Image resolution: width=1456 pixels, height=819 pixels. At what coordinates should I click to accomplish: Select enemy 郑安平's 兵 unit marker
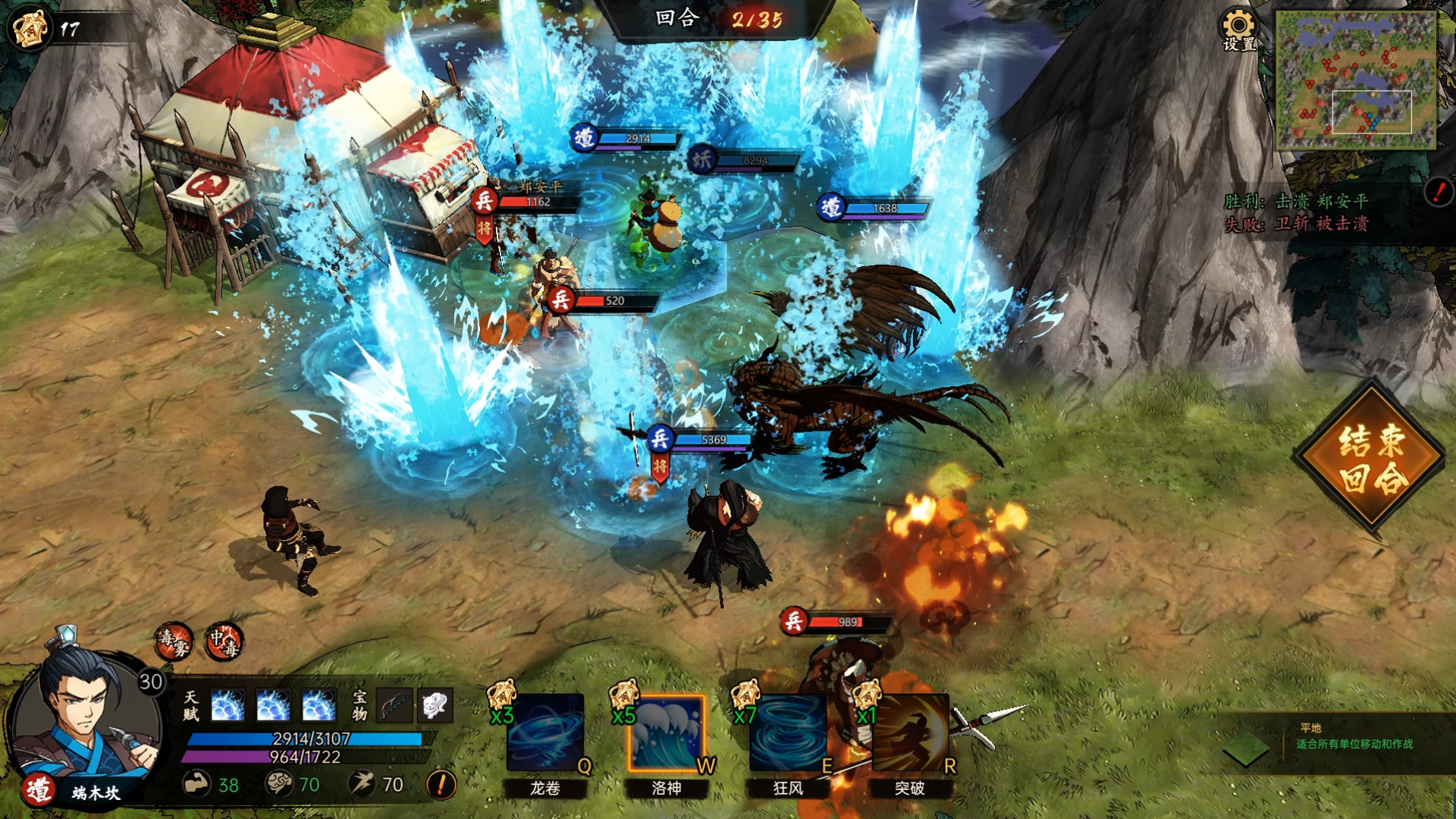[484, 201]
